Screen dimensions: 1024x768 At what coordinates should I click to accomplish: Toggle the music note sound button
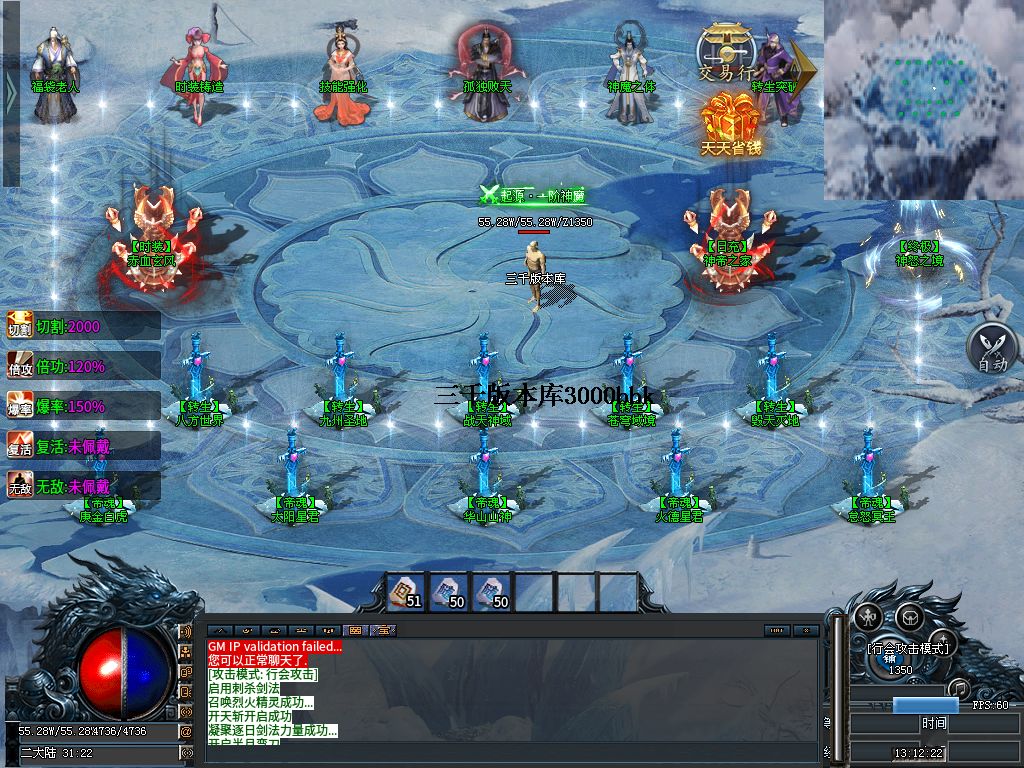pos(958,687)
